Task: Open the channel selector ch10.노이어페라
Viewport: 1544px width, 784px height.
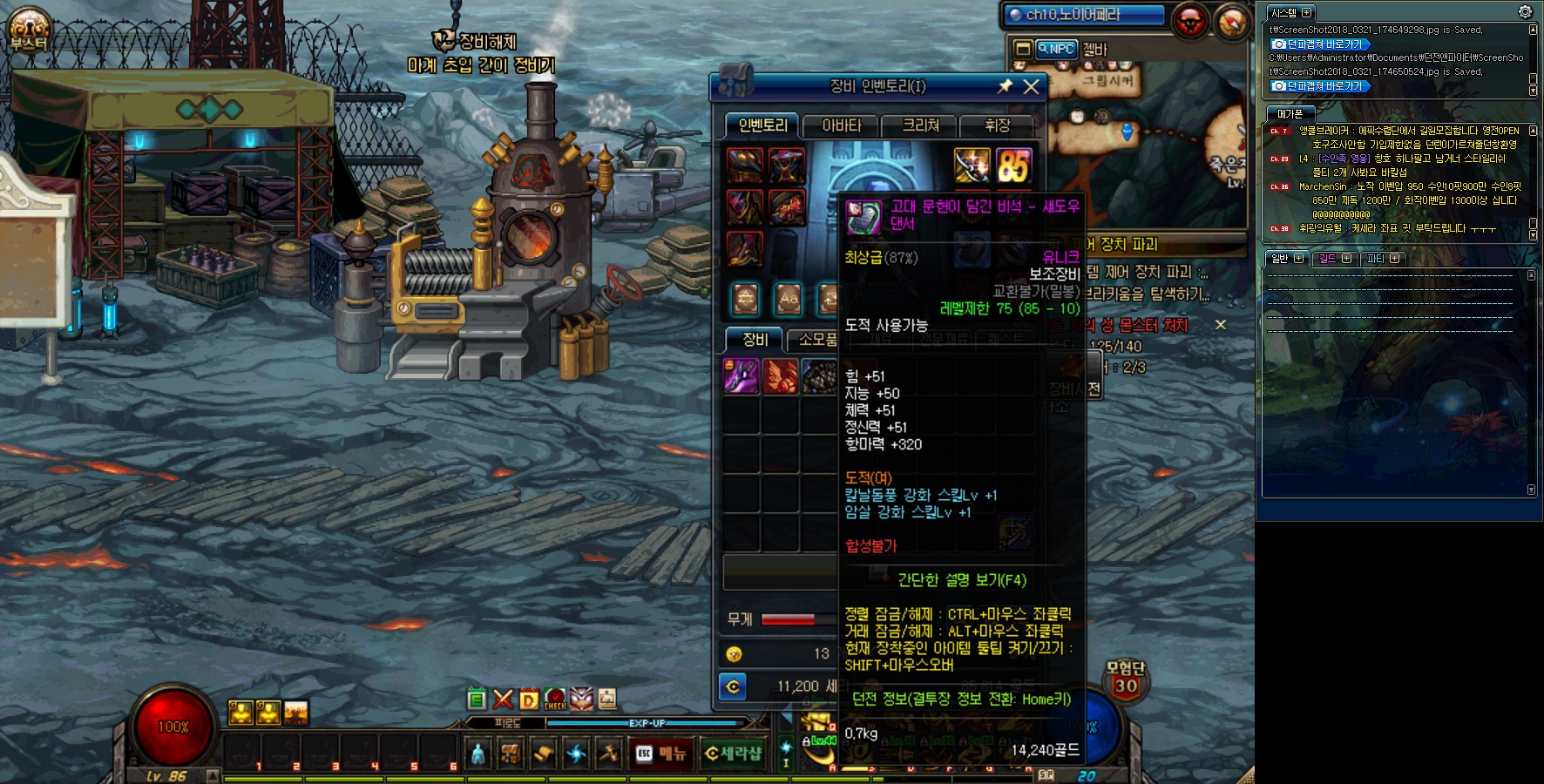Action: tap(1085, 15)
